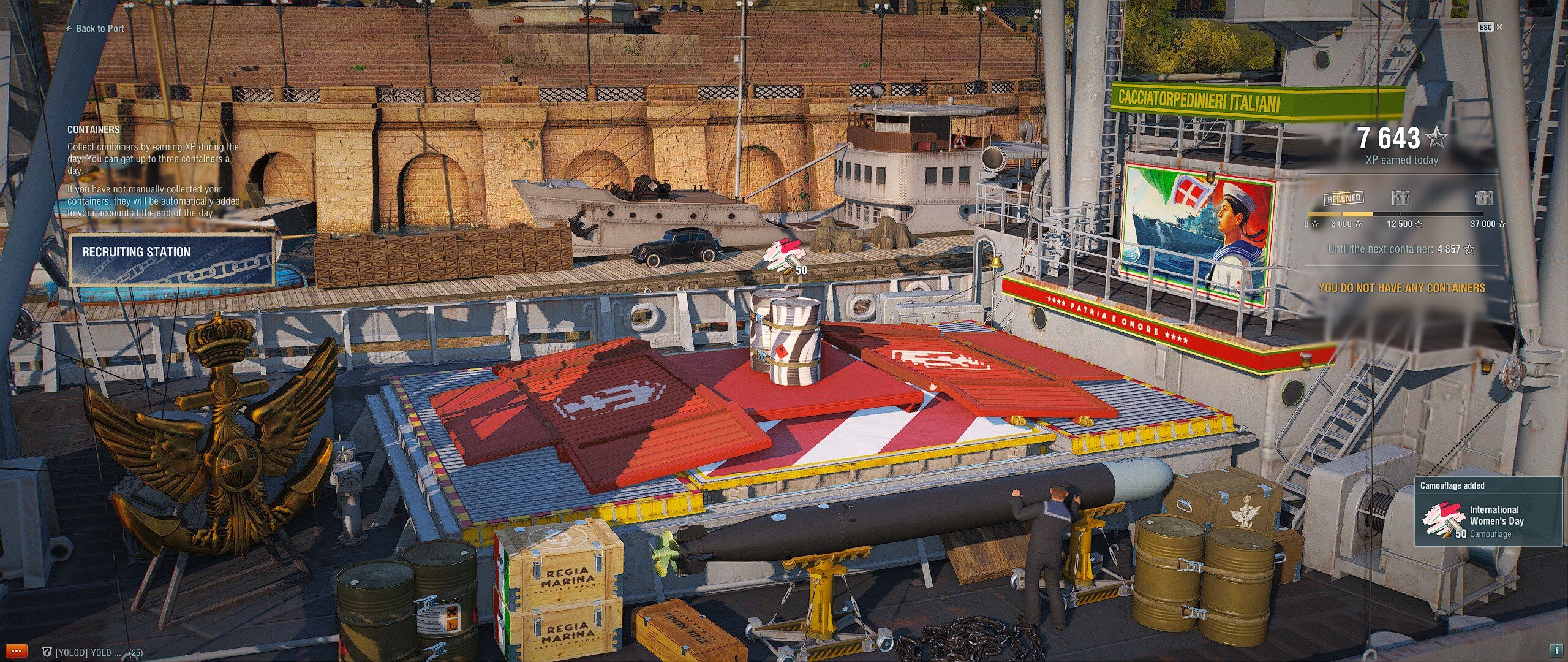The height and width of the screenshot is (662, 1568).
Task: Close the containers screen with the X
Action: pos(1499,27)
